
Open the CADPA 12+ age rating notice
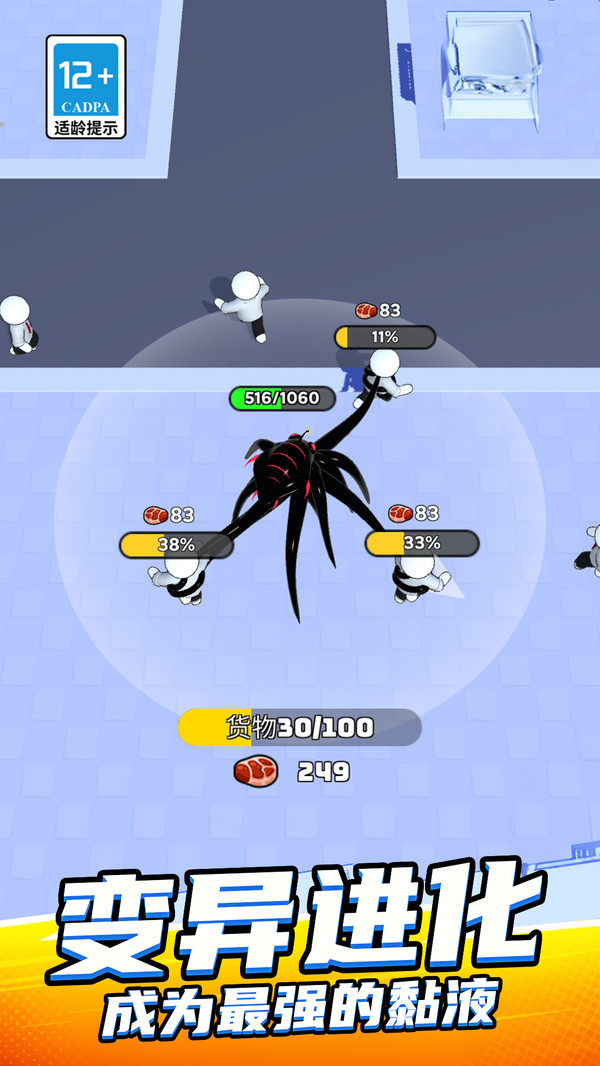(x=87, y=87)
